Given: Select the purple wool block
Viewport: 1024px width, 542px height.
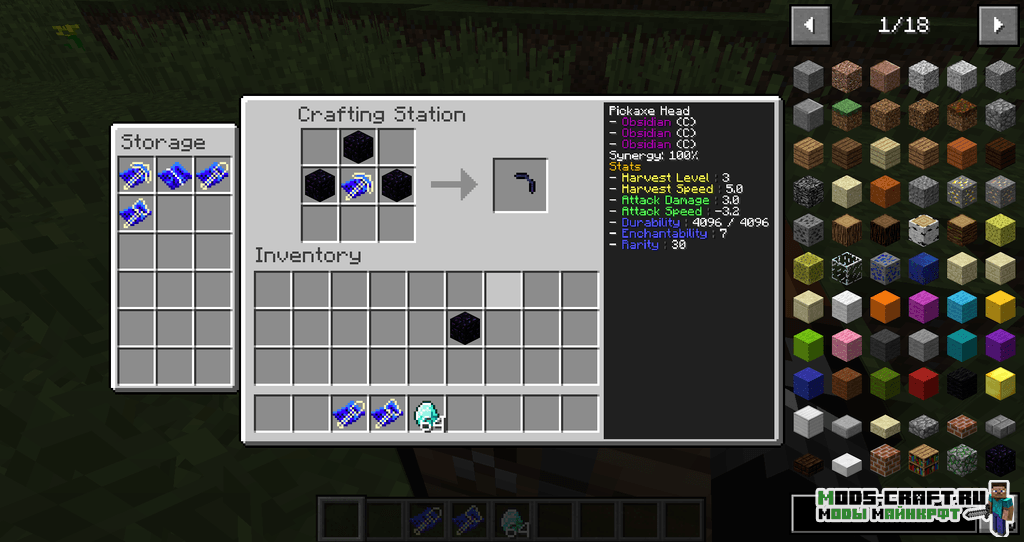Looking at the screenshot, I should click(x=1000, y=345).
